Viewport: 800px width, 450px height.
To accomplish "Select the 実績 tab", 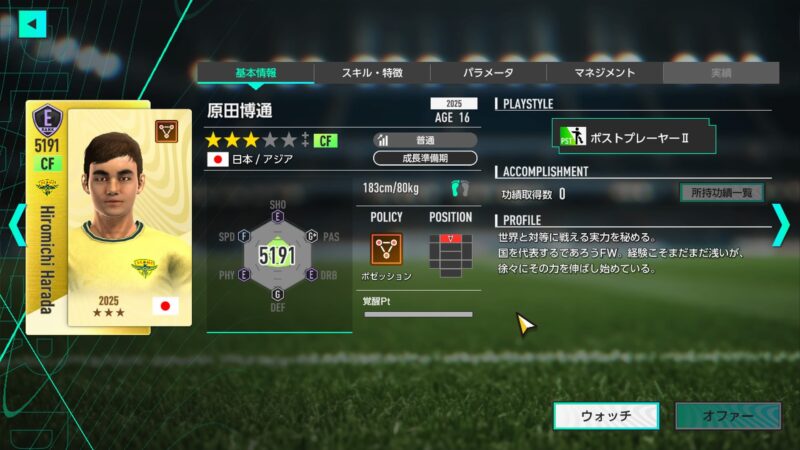I will click(x=720, y=73).
